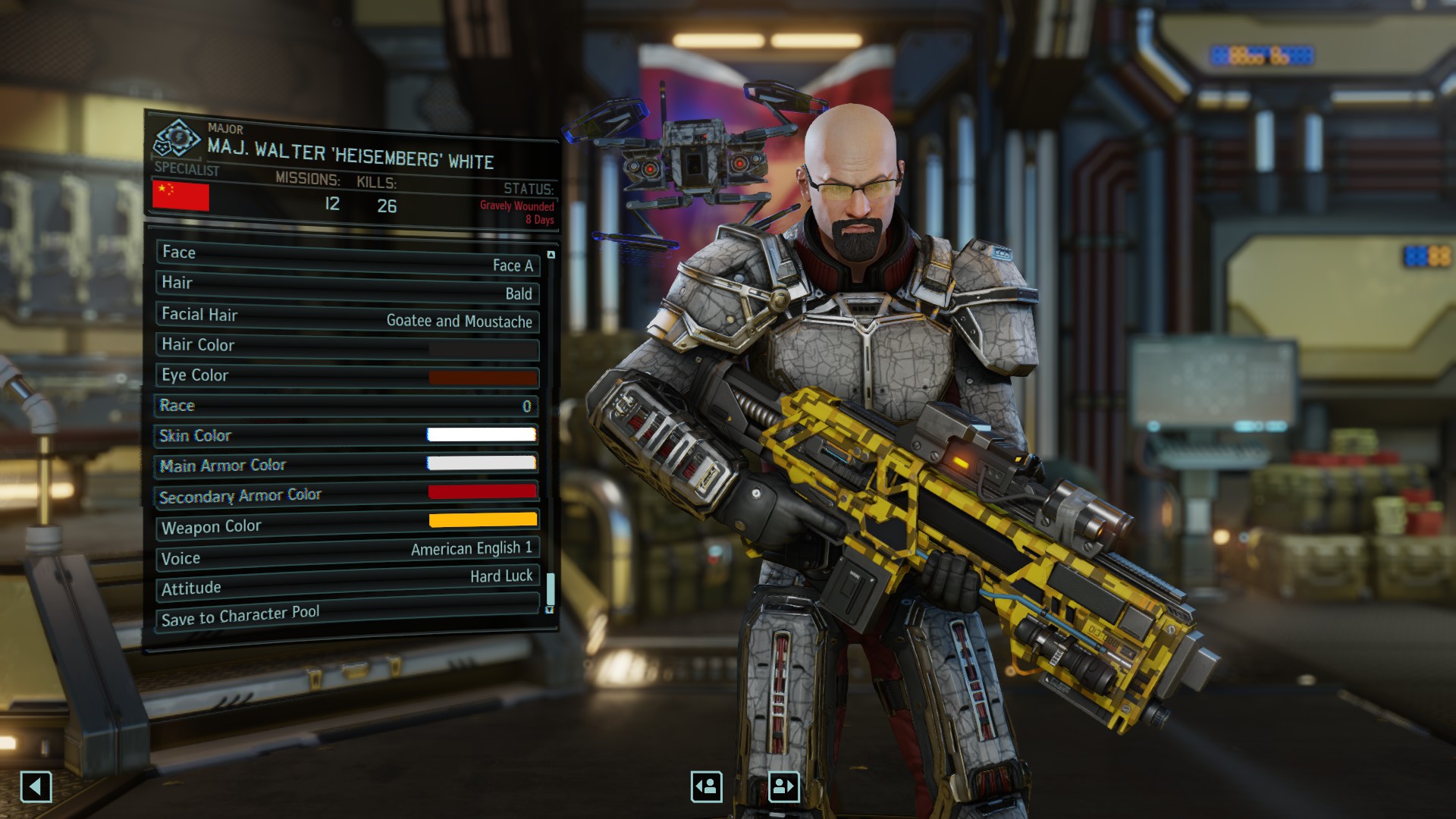Switch to the previous soldier
Screen dimensions: 1456x819
[x=706, y=786]
